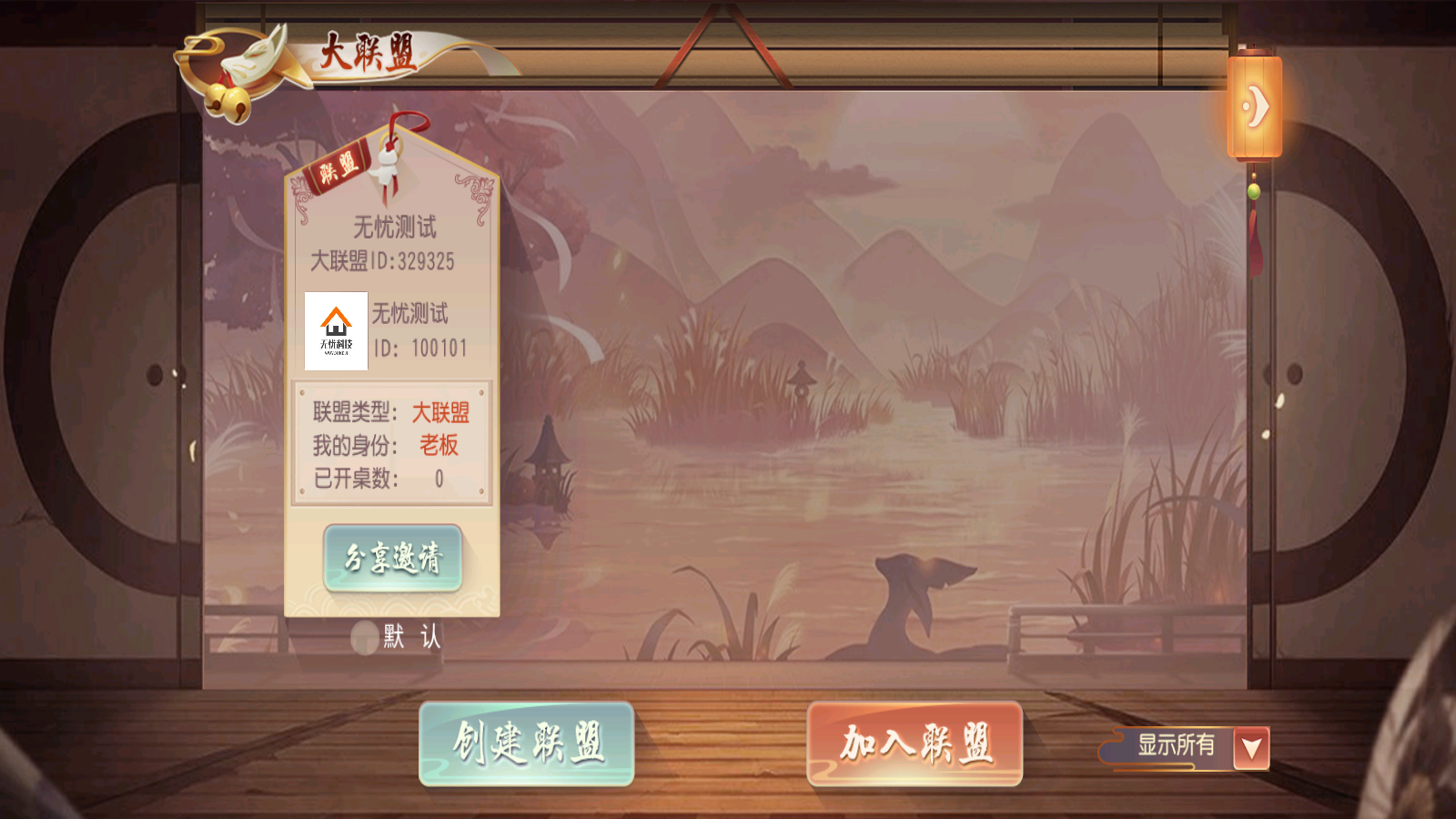Click the 大联盟 title banner
Screen dimensions: 1456x819
369,52
